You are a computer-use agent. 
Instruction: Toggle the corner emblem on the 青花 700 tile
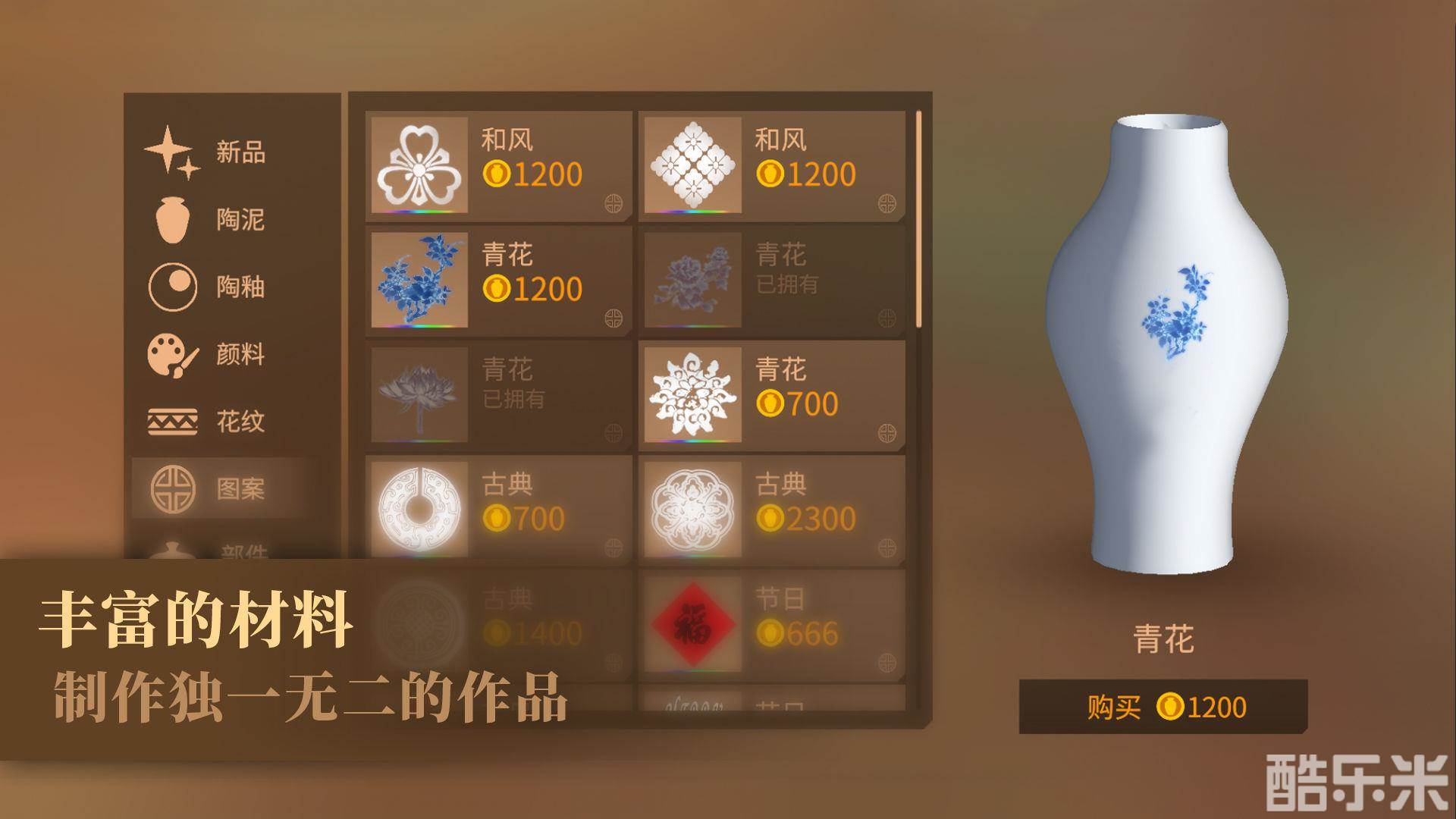pyautogui.click(x=884, y=431)
